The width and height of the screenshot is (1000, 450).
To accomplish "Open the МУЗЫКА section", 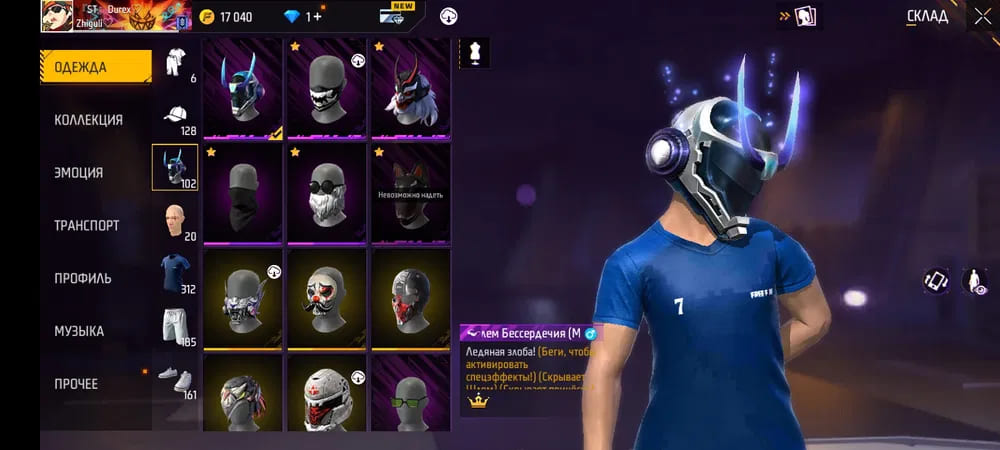I will pos(79,331).
